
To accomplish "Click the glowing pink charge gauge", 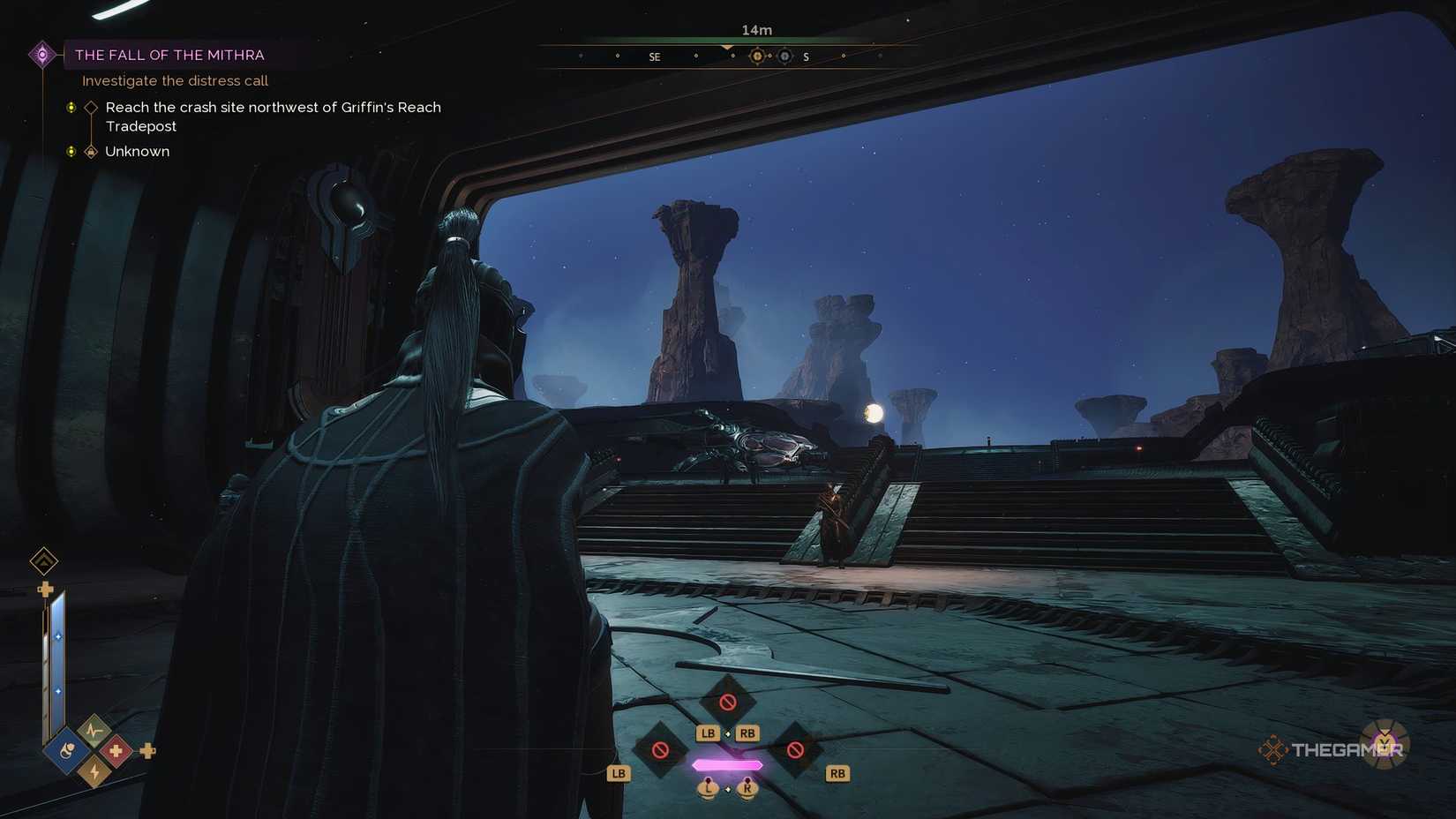I will tap(727, 765).
